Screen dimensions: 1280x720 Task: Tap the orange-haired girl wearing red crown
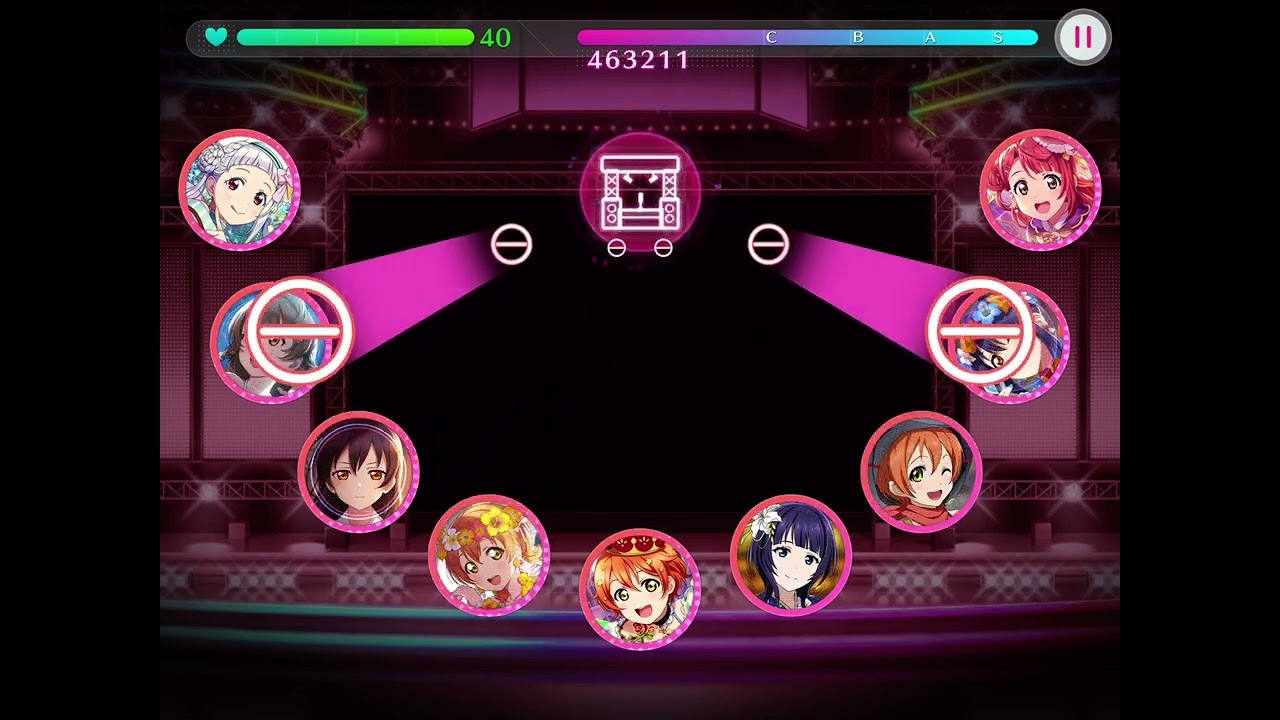[640, 589]
